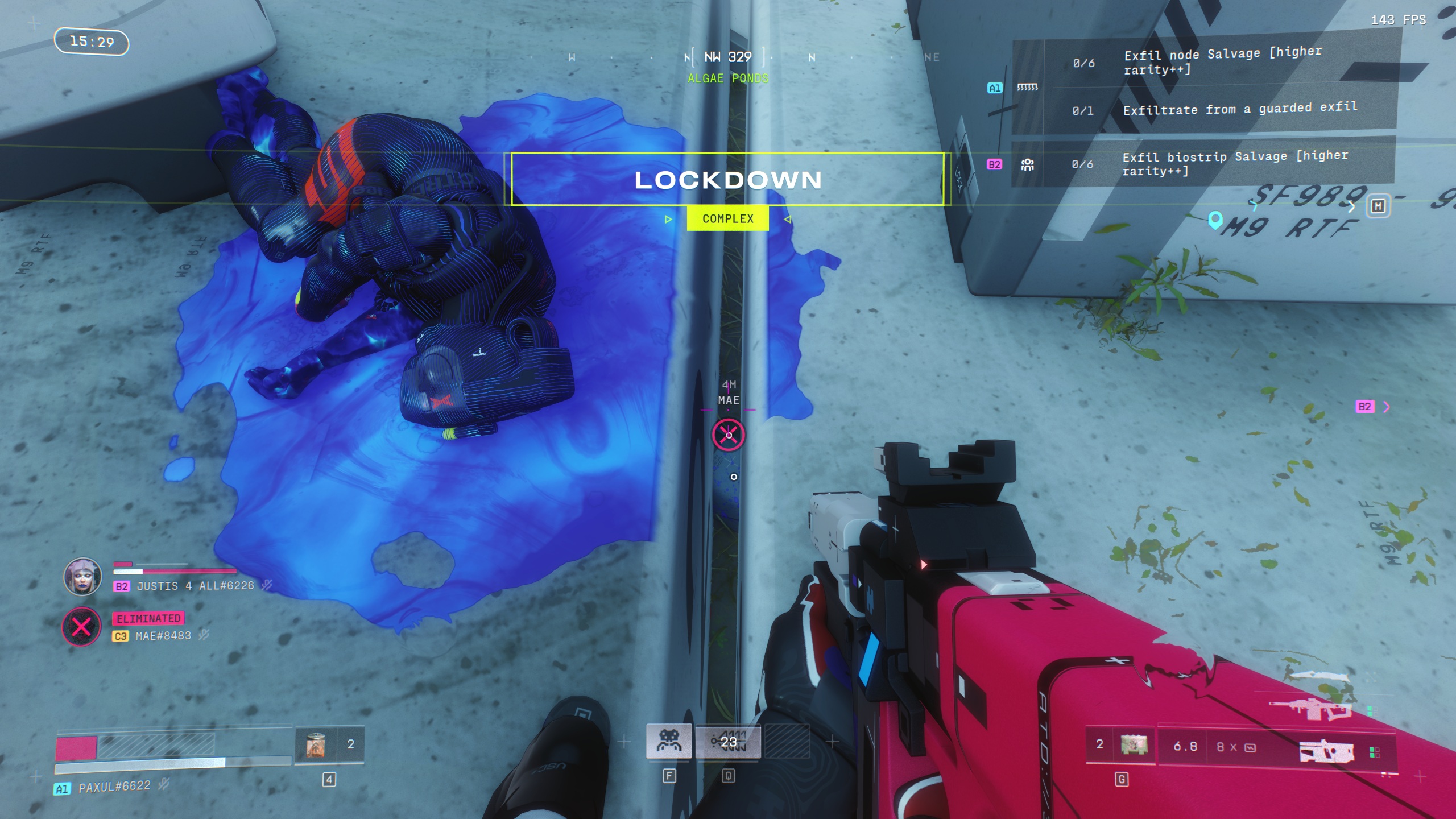Select the Exfil node Salvage objective
This screenshot has height=819, width=1456.
coord(1223,61)
